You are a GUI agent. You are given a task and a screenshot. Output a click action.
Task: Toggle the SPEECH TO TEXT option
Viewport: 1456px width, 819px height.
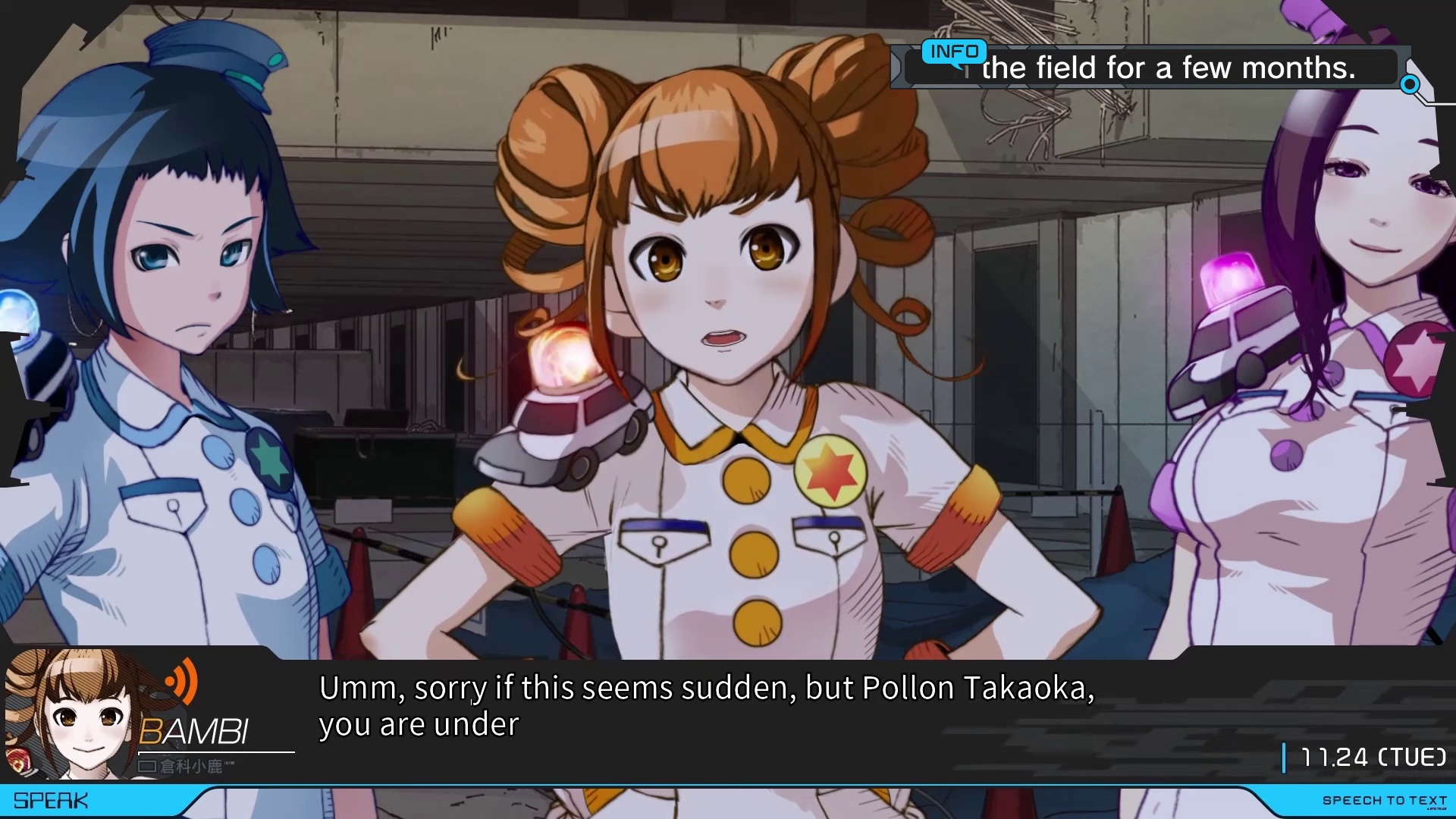(1384, 801)
